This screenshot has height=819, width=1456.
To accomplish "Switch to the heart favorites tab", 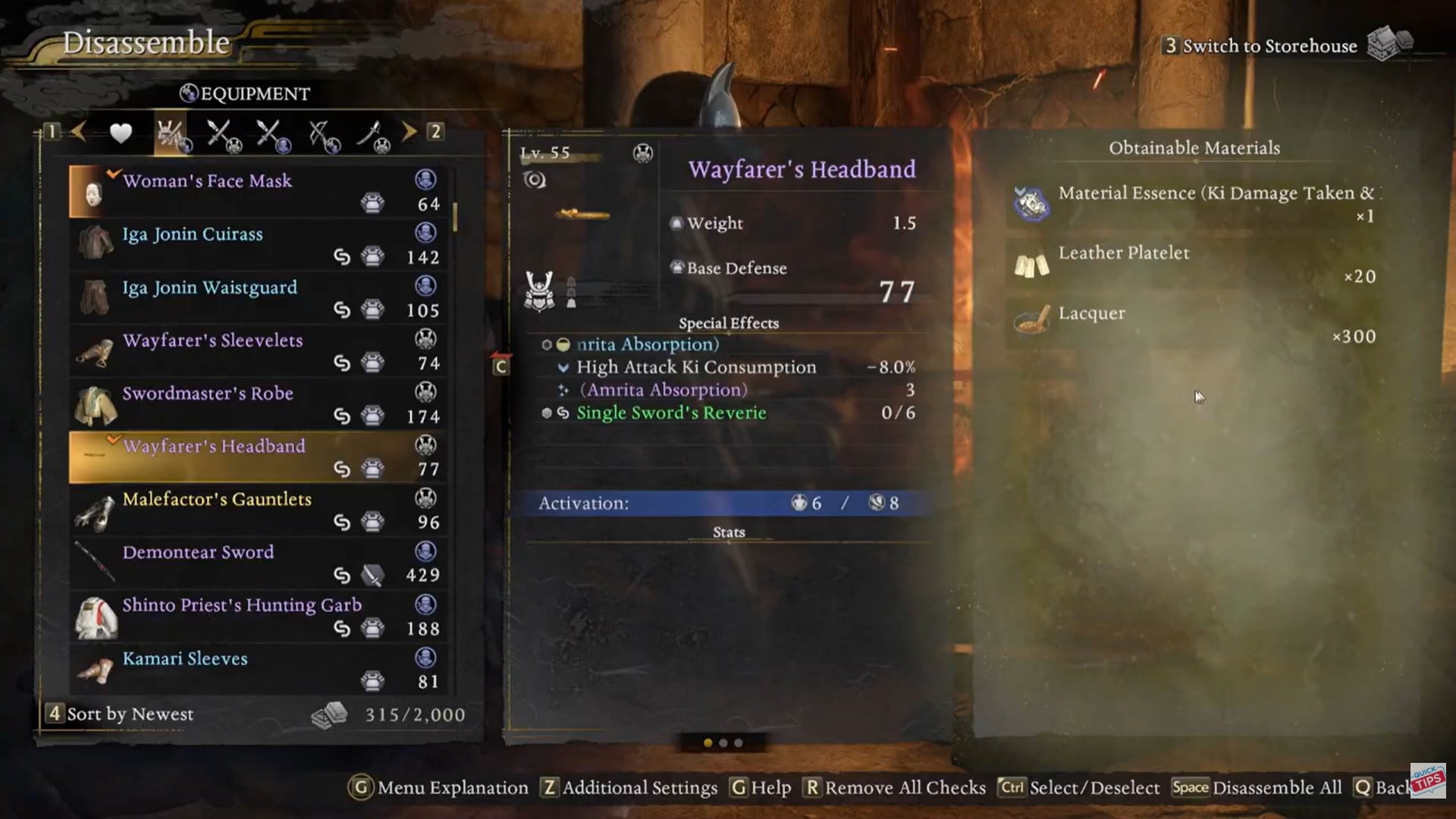I will [x=121, y=133].
